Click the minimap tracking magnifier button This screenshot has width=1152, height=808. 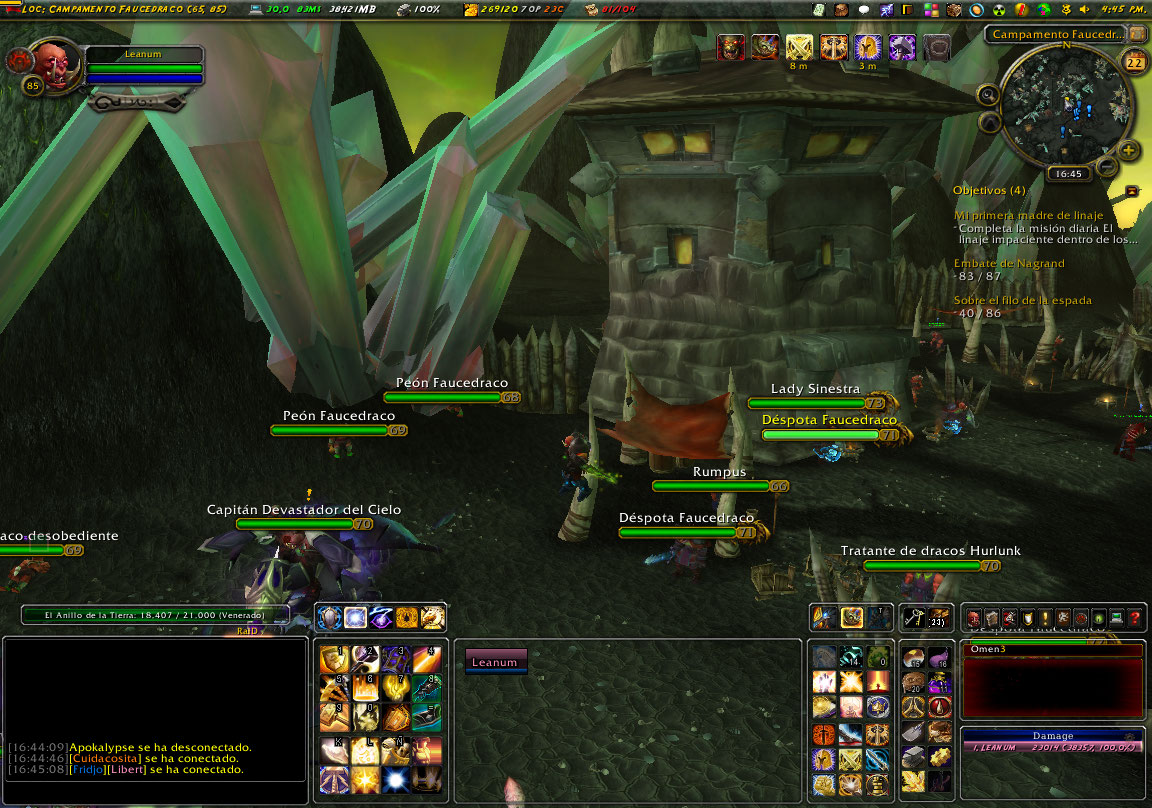pos(989,96)
